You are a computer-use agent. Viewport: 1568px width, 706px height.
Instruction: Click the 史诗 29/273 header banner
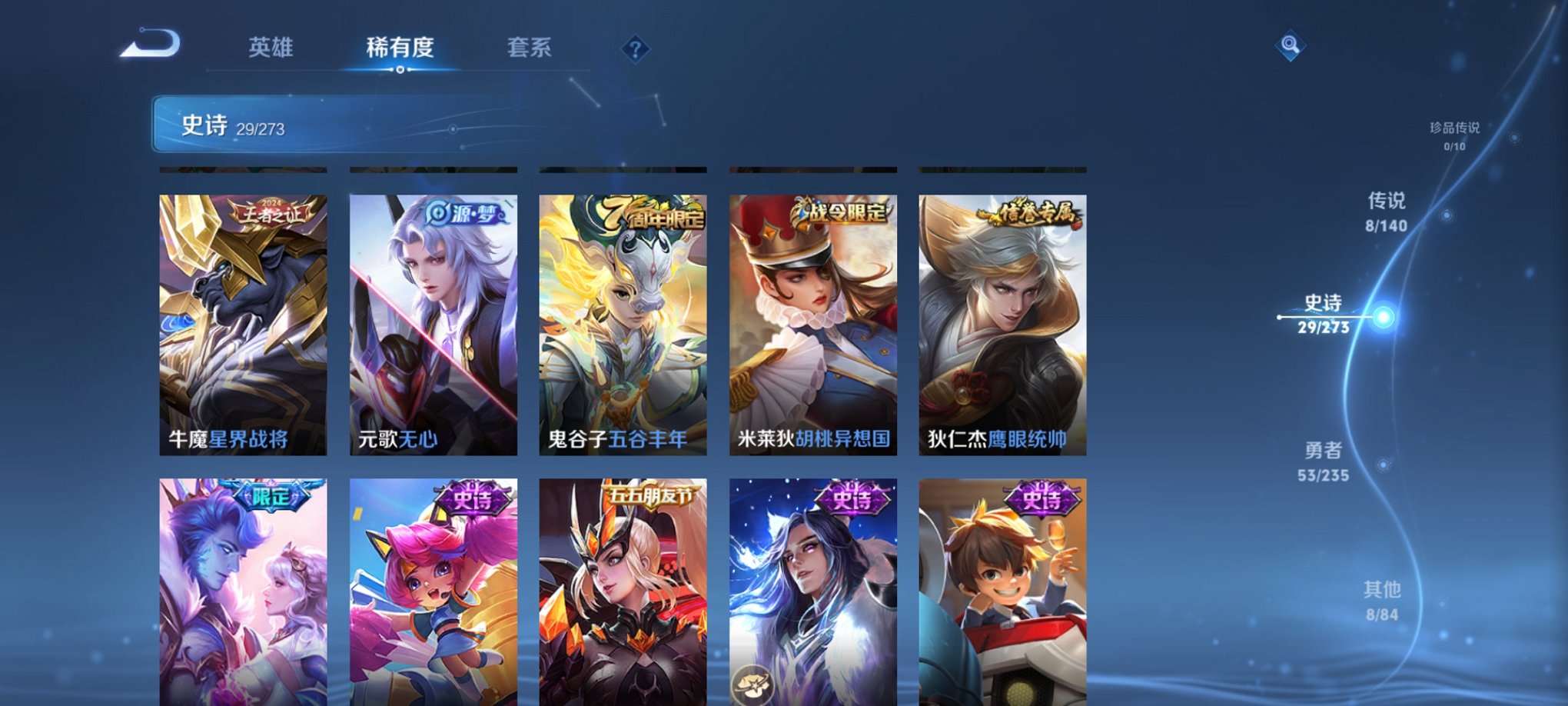click(x=307, y=125)
